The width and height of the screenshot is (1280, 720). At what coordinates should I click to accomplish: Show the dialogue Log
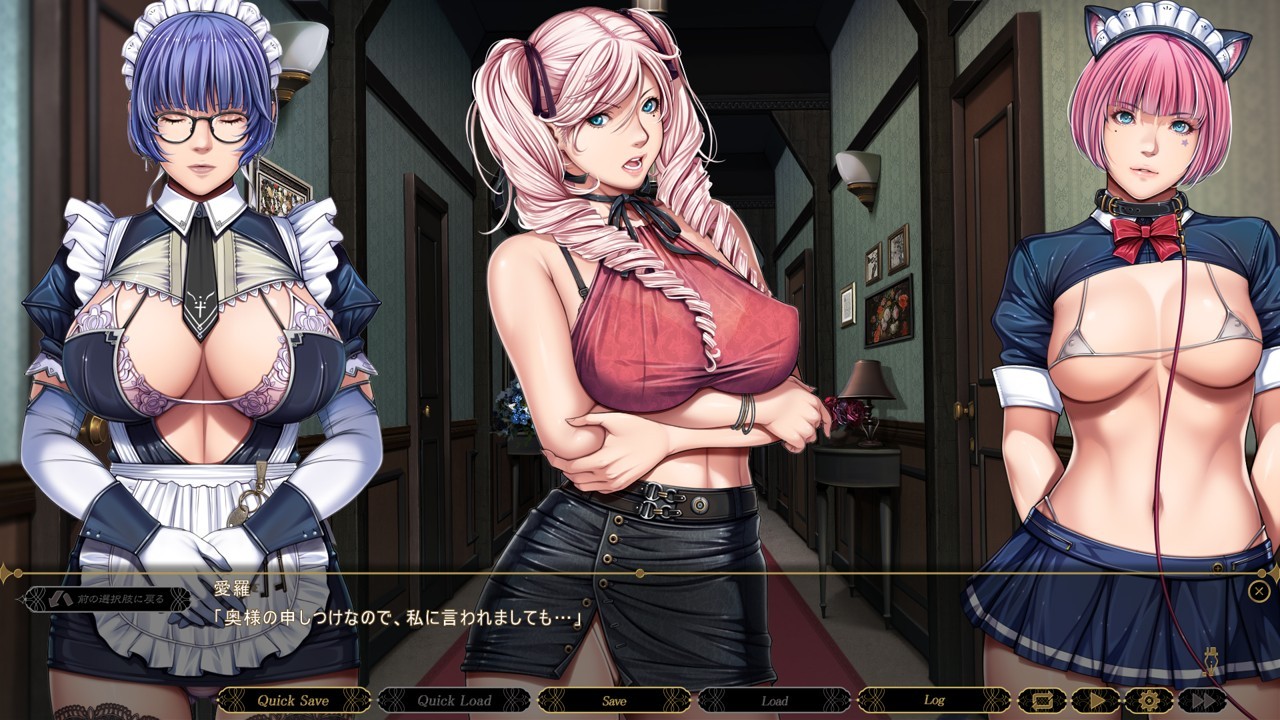(x=934, y=700)
